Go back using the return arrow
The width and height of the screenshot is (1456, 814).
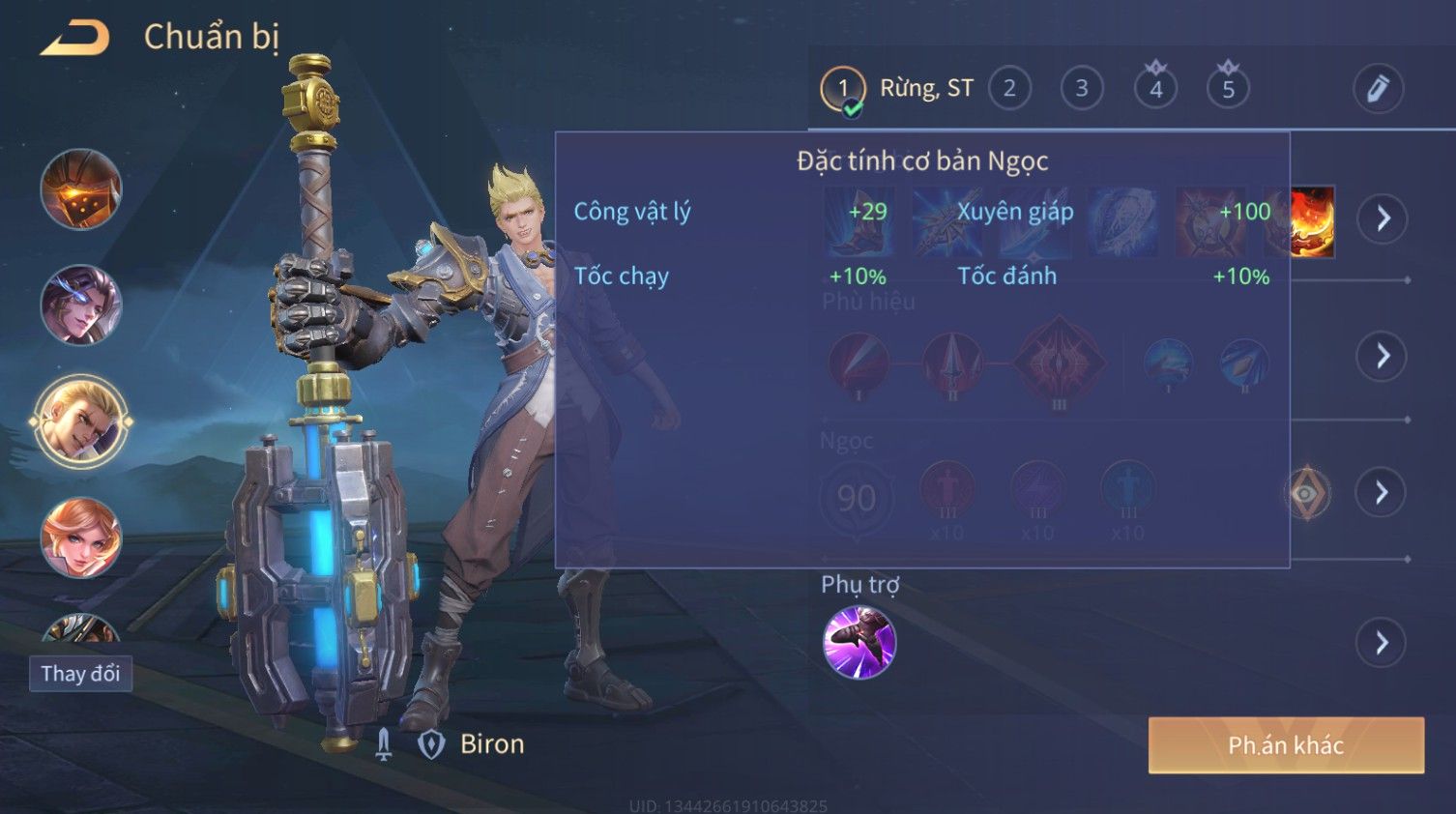pyautogui.click(x=75, y=38)
